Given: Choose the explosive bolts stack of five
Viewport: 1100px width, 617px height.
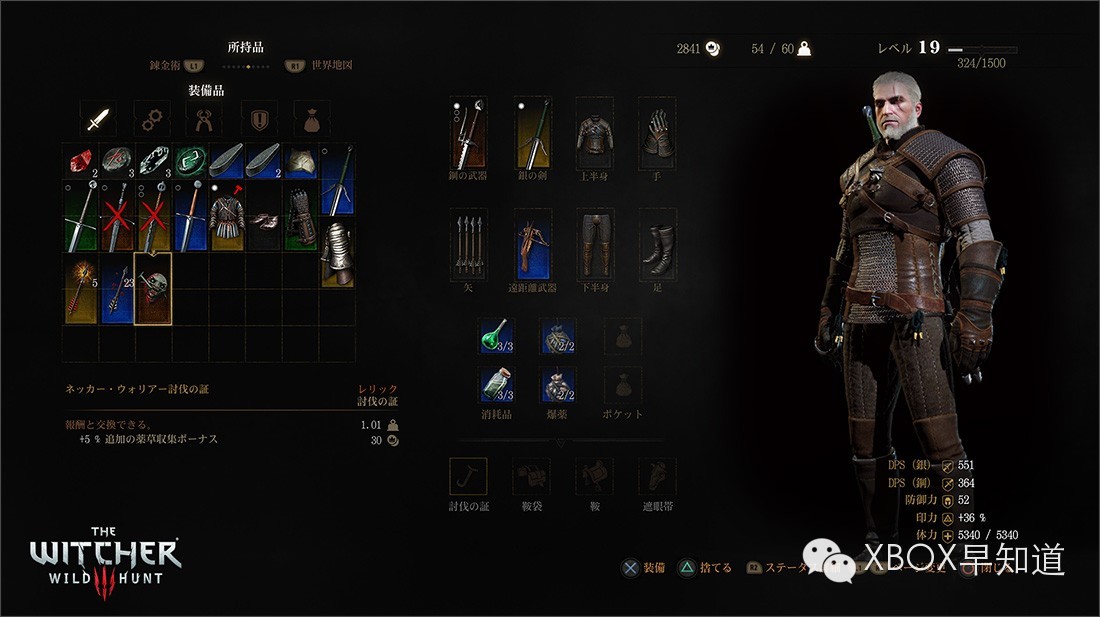Looking at the screenshot, I should coord(80,288).
